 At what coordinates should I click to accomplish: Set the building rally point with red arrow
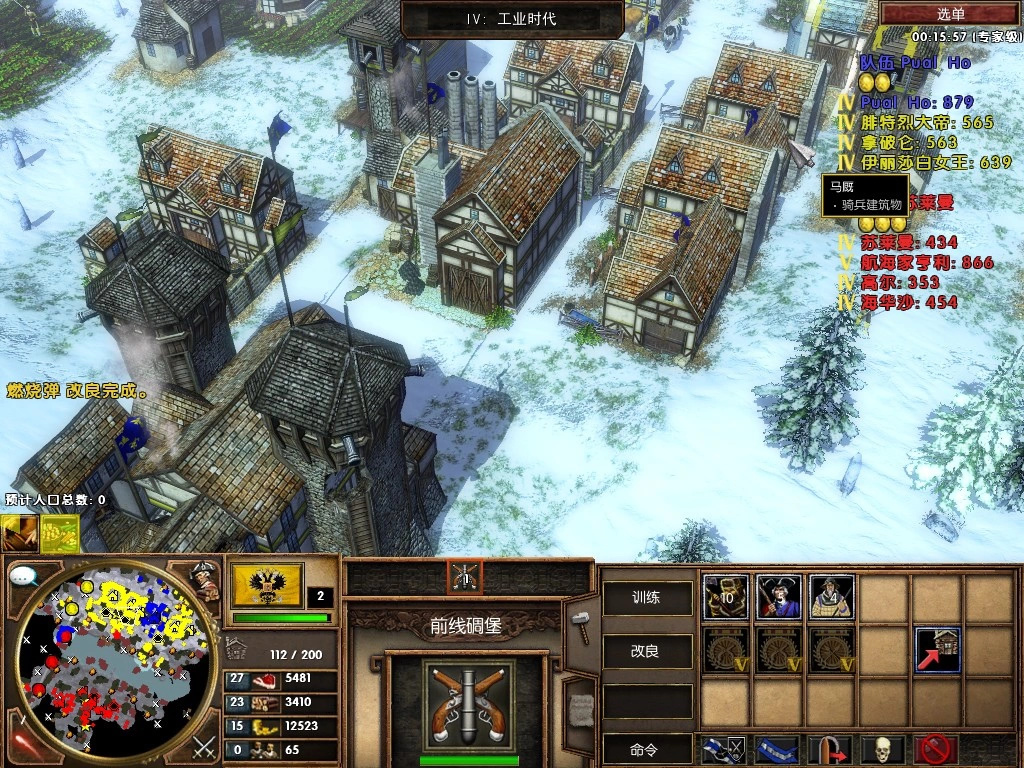(x=937, y=650)
